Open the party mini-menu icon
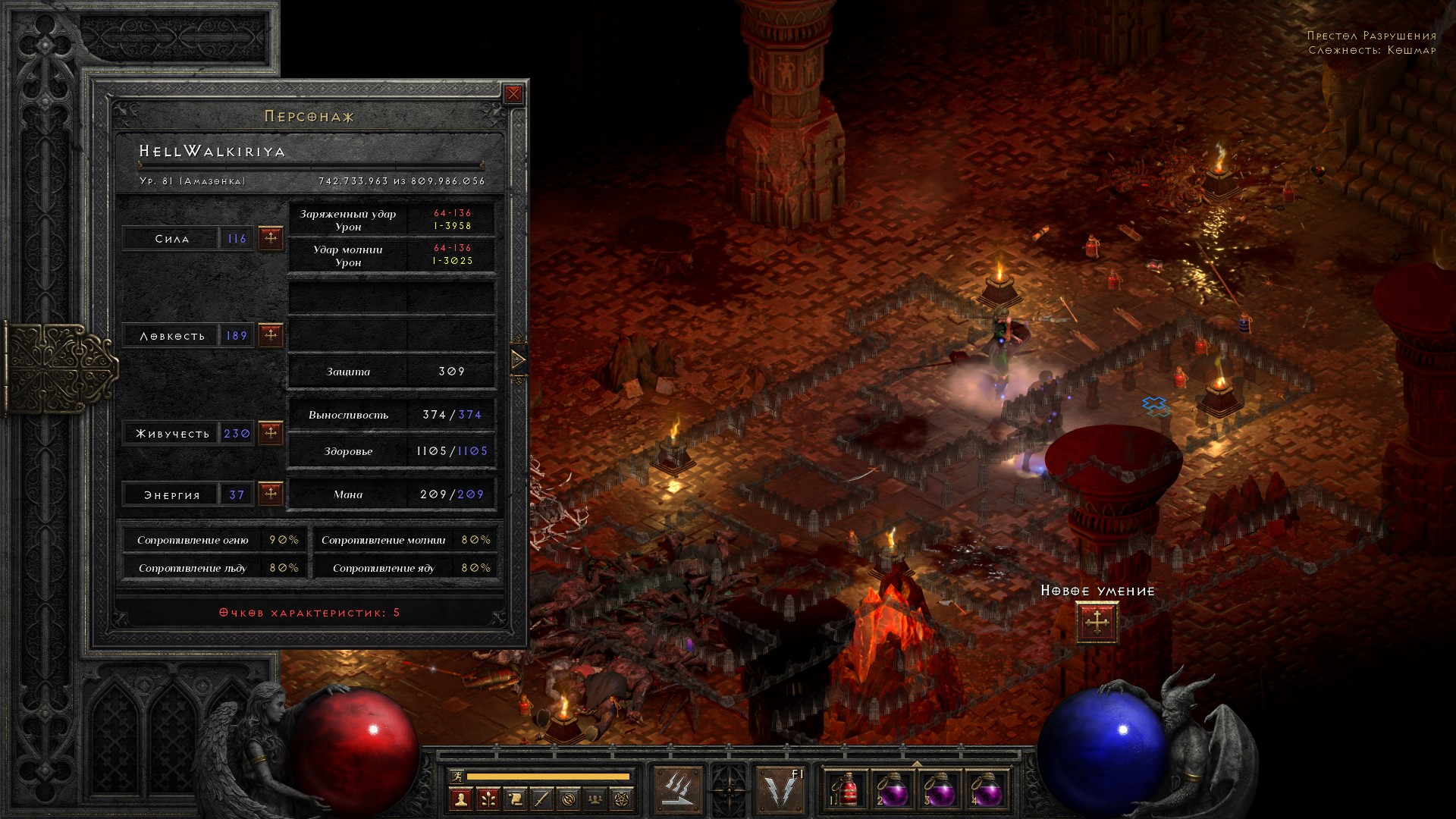 click(596, 799)
